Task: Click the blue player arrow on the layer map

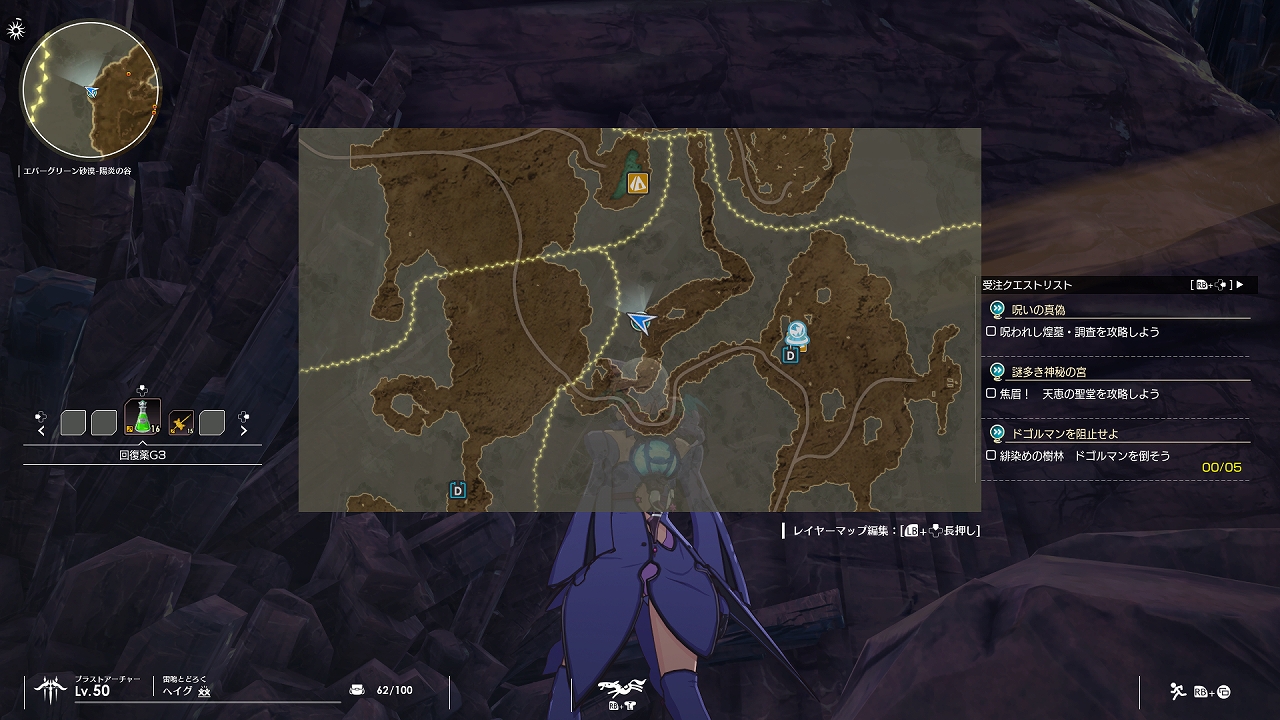Action: click(x=641, y=320)
